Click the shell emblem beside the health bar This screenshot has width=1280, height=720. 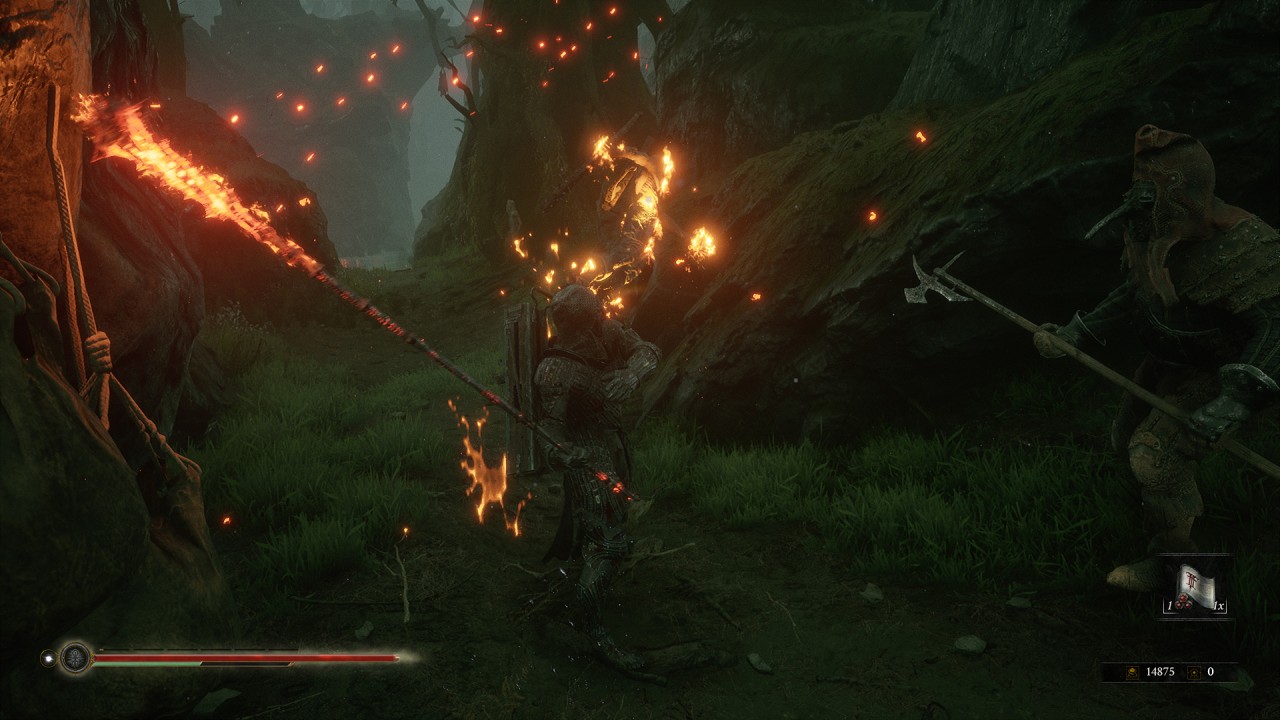coord(75,657)
